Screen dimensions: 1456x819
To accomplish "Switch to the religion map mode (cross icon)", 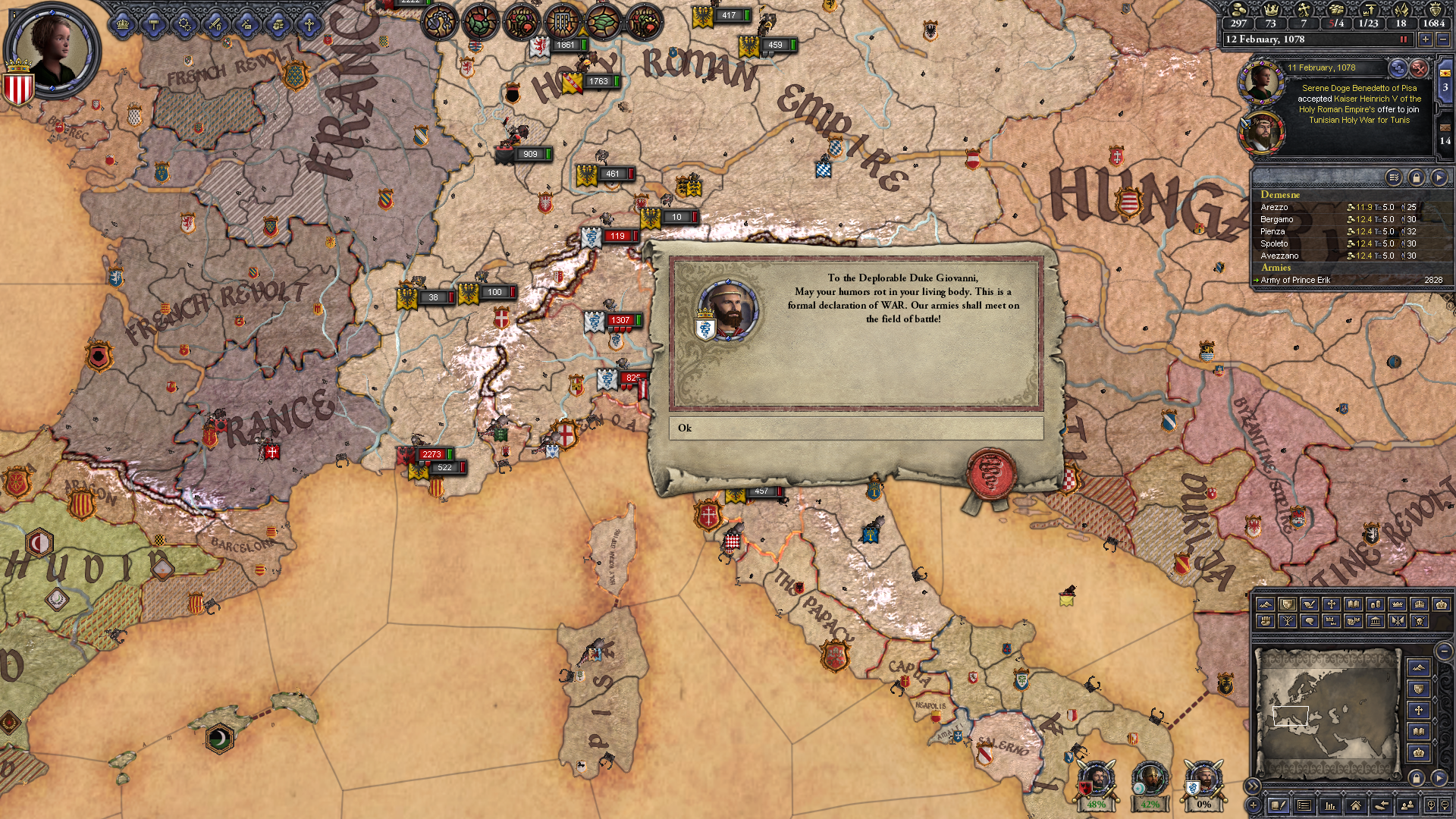I will (x=1331, y=604).
